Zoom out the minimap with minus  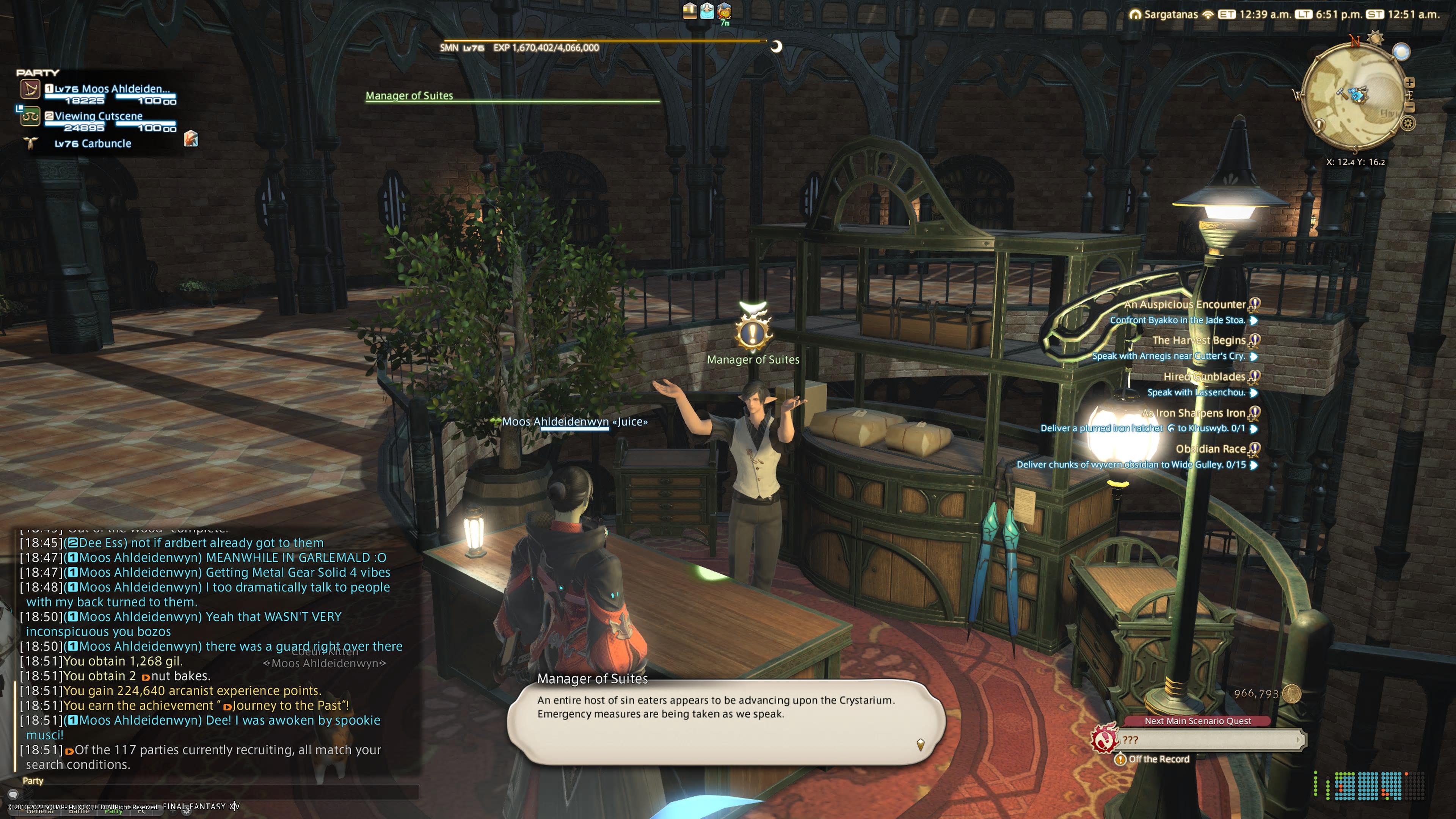click(x=1410, y=107)
